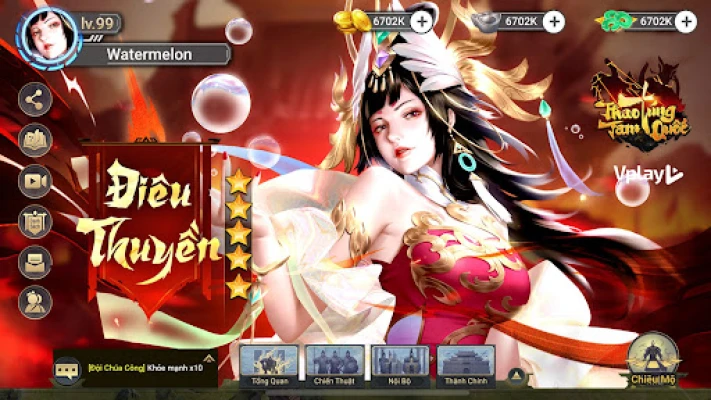Open the Chiêu Mộ recruitment button
The height and width of the screenshot is (400, 711).
[x=655, y=361]
